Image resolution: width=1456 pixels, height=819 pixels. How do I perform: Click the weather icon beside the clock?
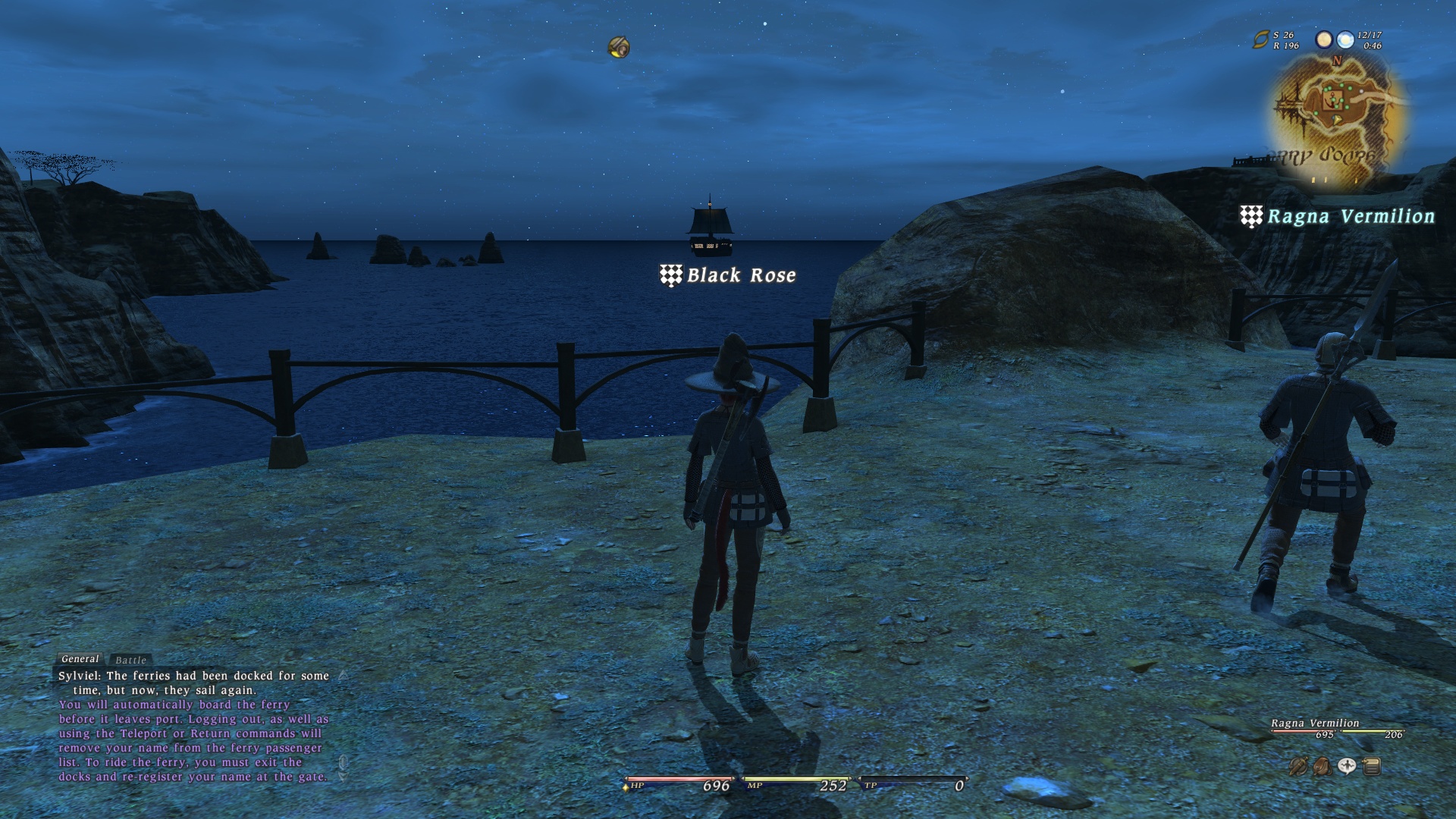(x=1345, y=39)
